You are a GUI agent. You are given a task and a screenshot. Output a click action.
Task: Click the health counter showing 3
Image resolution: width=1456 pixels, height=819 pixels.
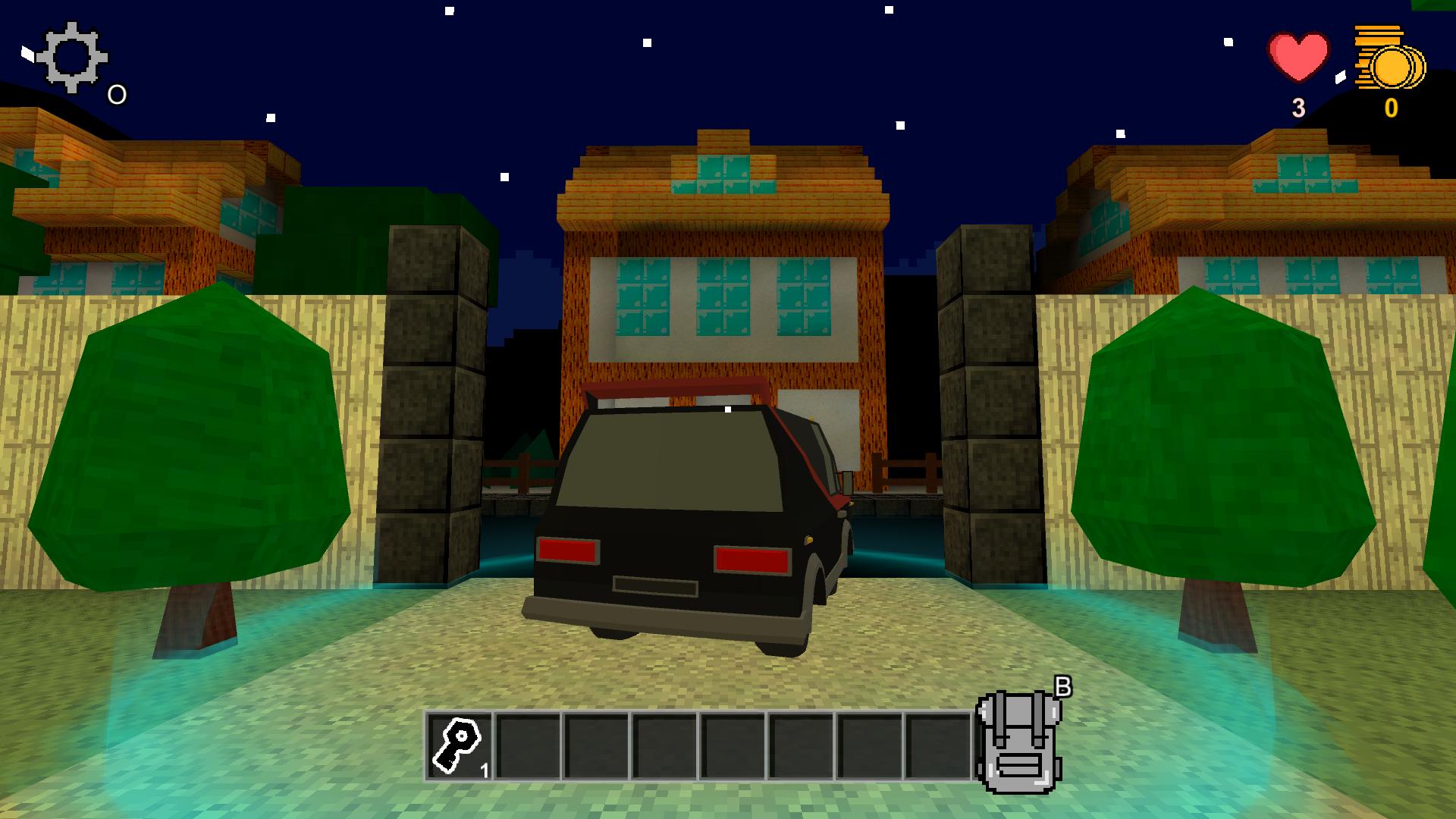(1298, 106)
